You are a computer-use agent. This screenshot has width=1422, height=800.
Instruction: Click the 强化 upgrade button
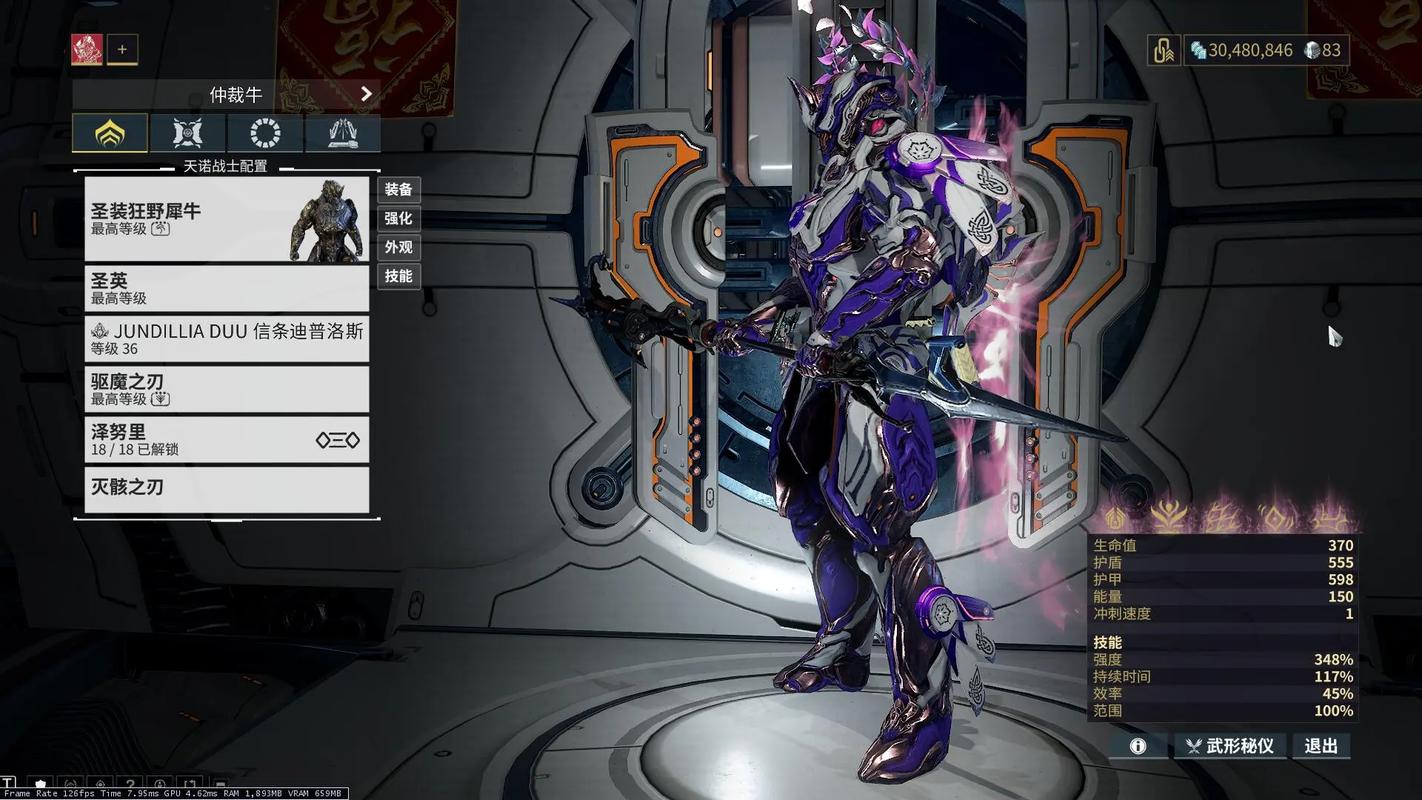pos(398,218)
